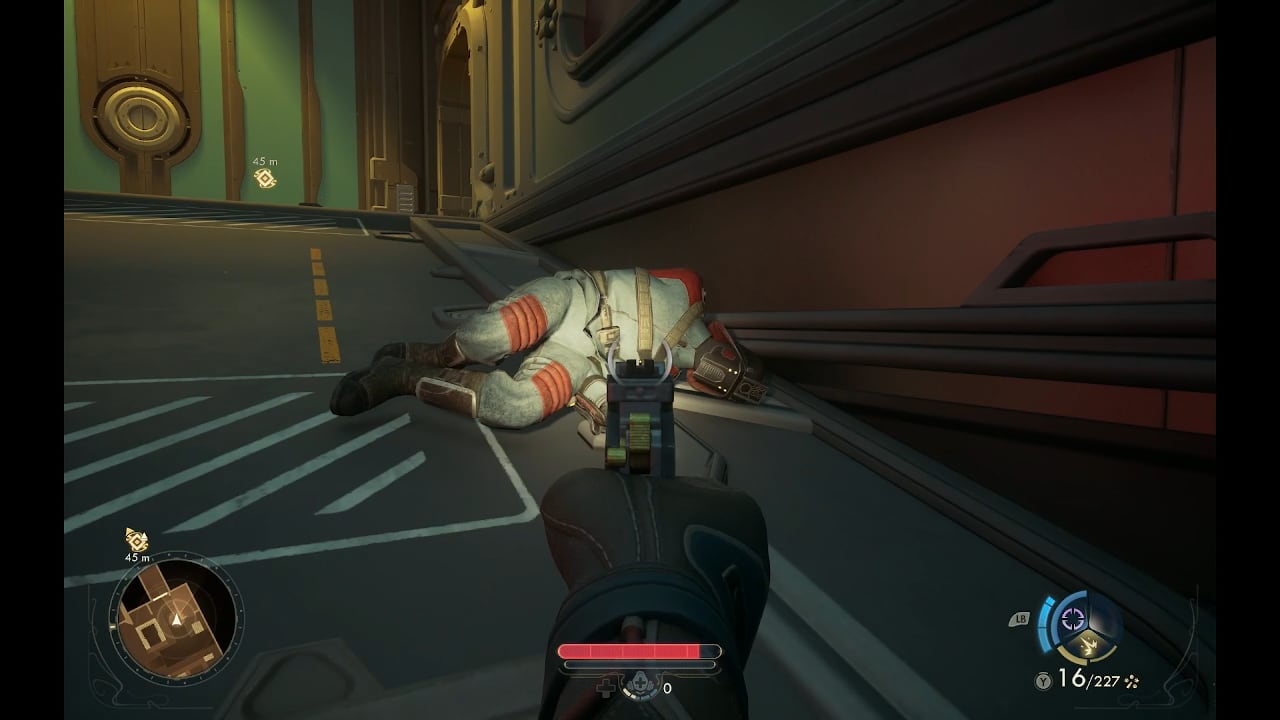Click the floating 45 m objective waypoint
Image resolution: width=1280 pixels, height=720 pixels.
(x=265, y=178)
